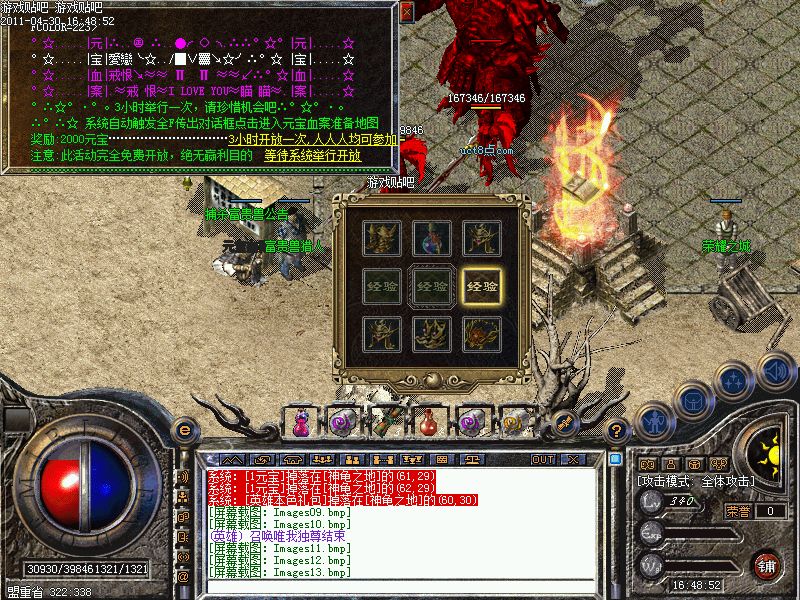Use the purple gourd potion in the belt
The height and width of the screenshot is (600, 800).
(300, 423)
